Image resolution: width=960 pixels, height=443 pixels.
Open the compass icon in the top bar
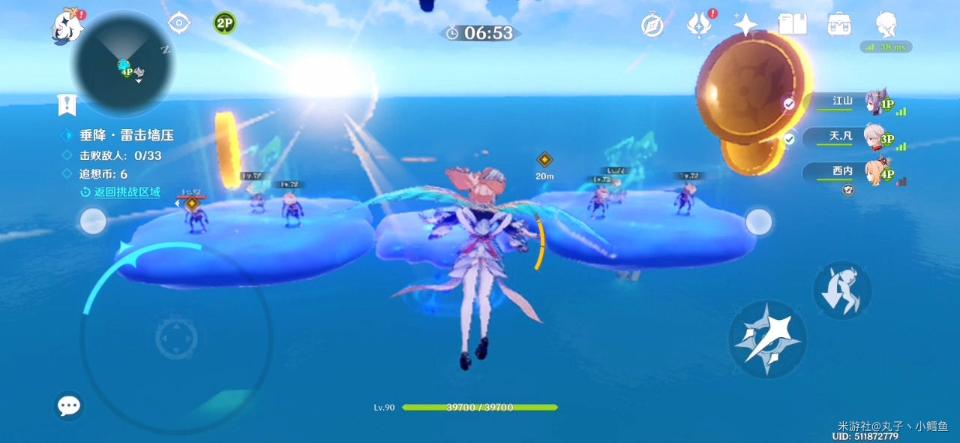click(652, 26)
